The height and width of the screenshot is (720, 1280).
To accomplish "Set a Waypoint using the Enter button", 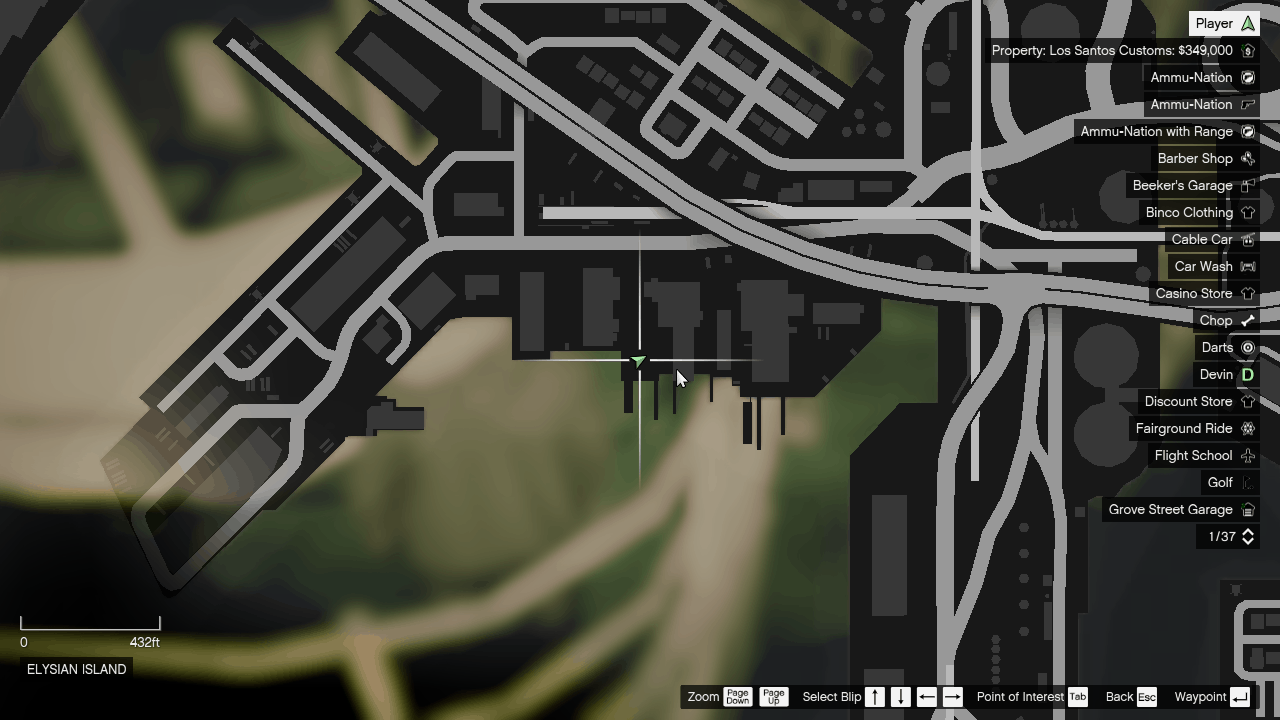I will click(1239, 697).
